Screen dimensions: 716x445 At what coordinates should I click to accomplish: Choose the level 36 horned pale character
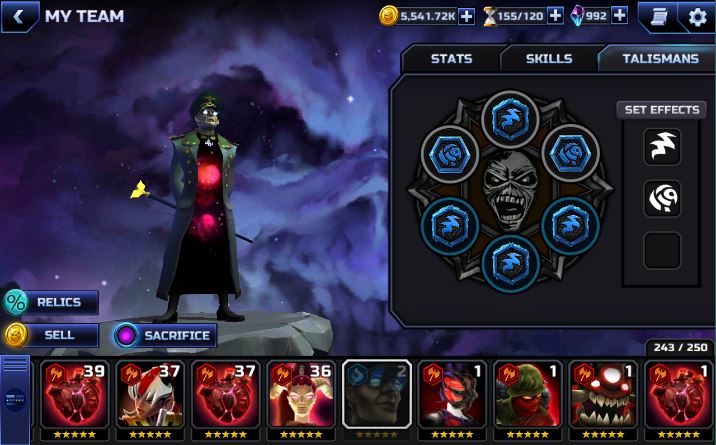pyautogui.click(x=301, y=400)
